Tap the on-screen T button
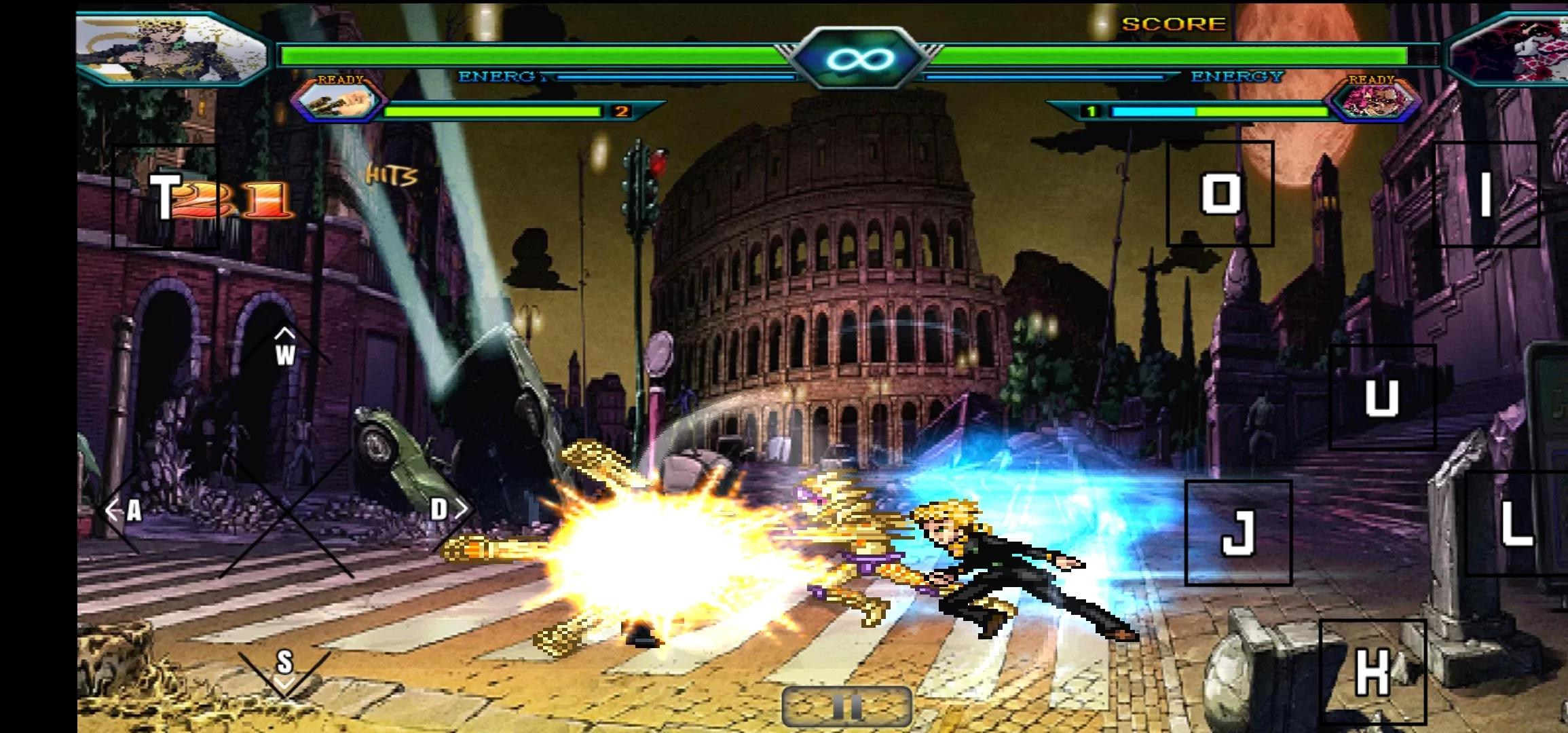 point(165,197)
